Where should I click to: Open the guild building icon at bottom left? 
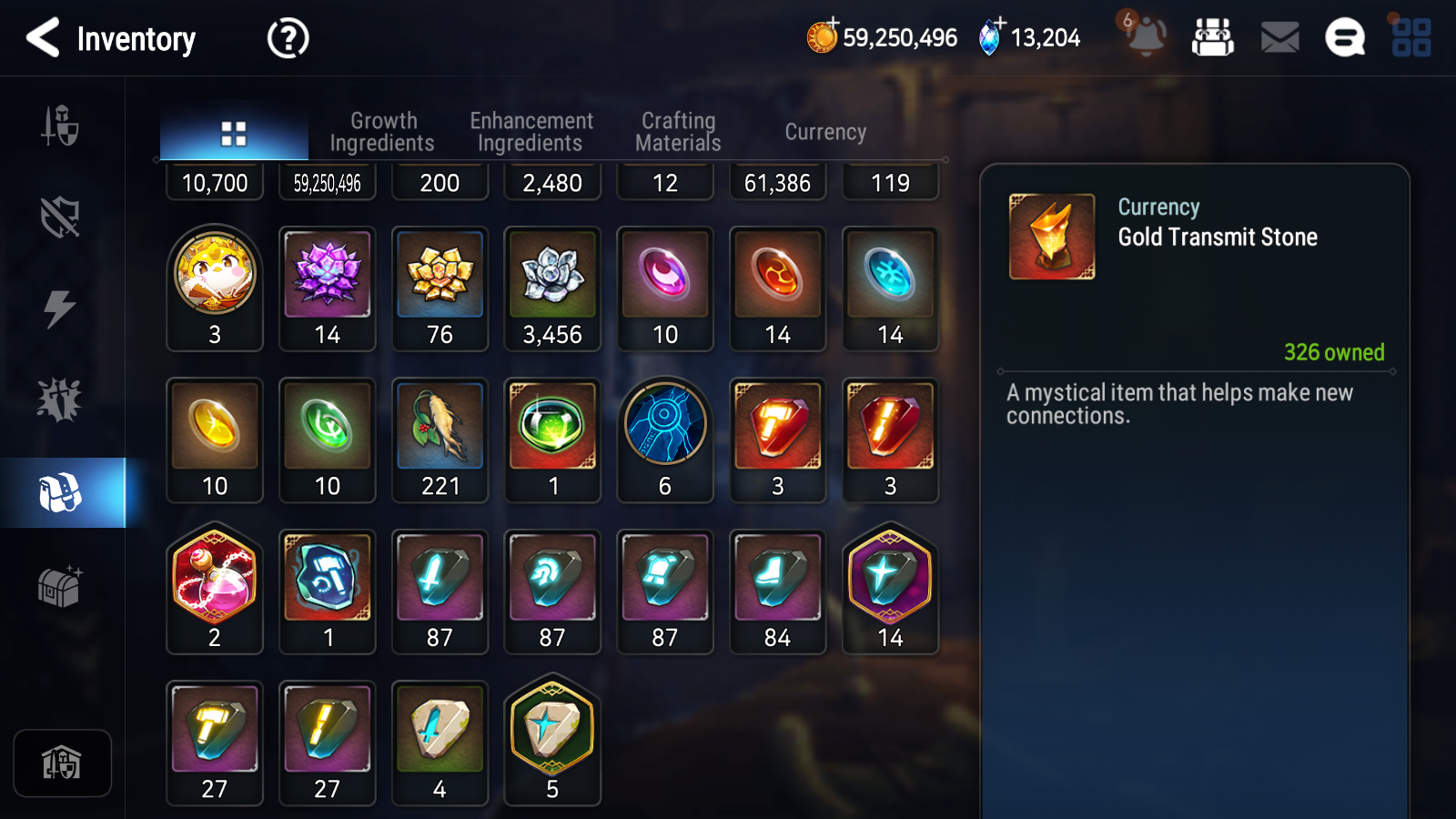tap(61, 763)
